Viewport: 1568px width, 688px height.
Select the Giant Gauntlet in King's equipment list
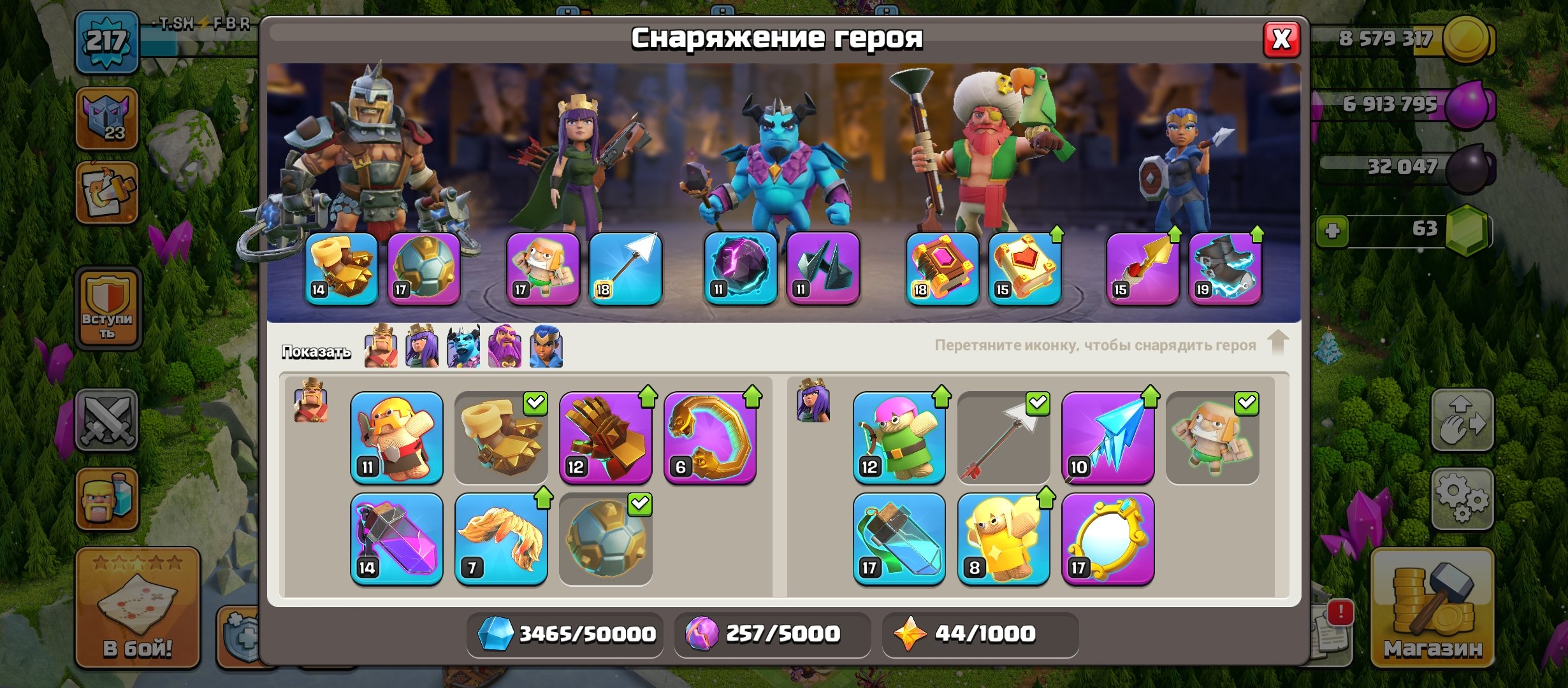coord(606,436)
